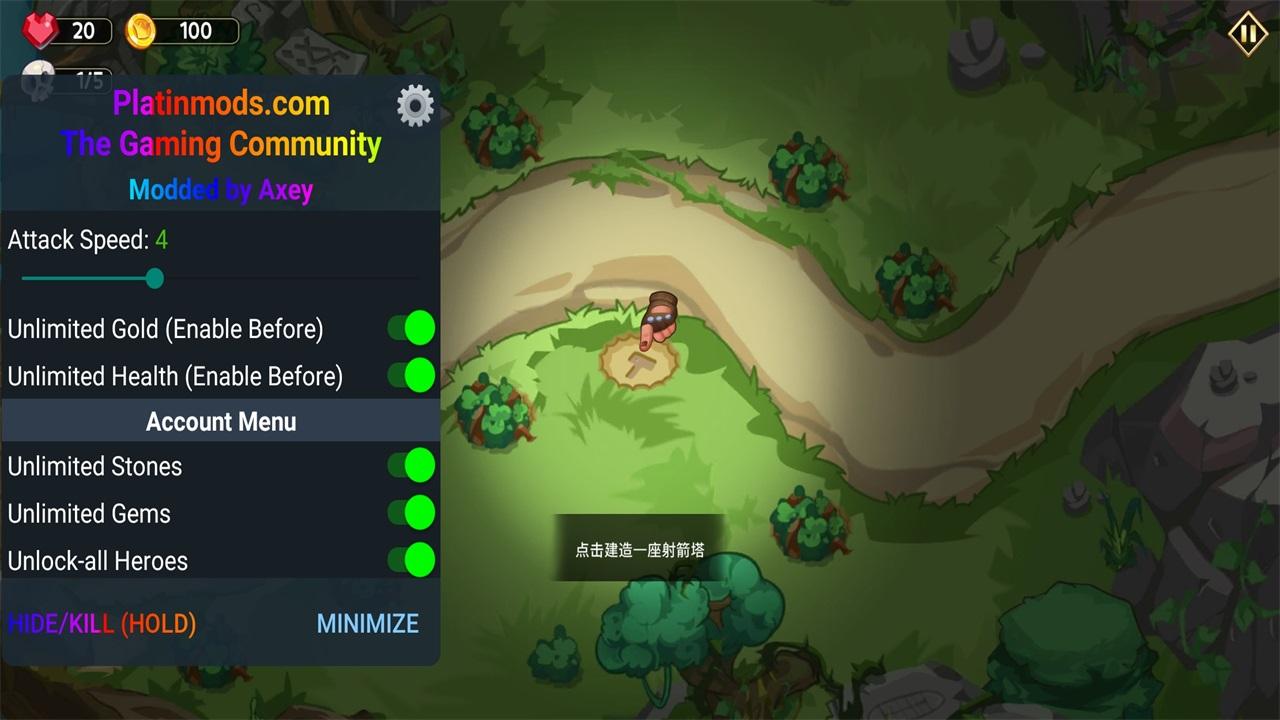Click the 1/5 counter badge
Screen dimensions: 1280x720
pos(90,82)
